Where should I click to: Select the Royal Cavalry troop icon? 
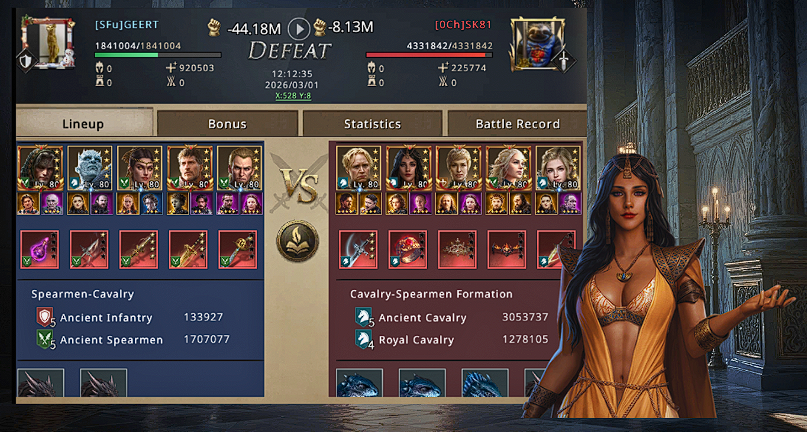tap(364, 340)
